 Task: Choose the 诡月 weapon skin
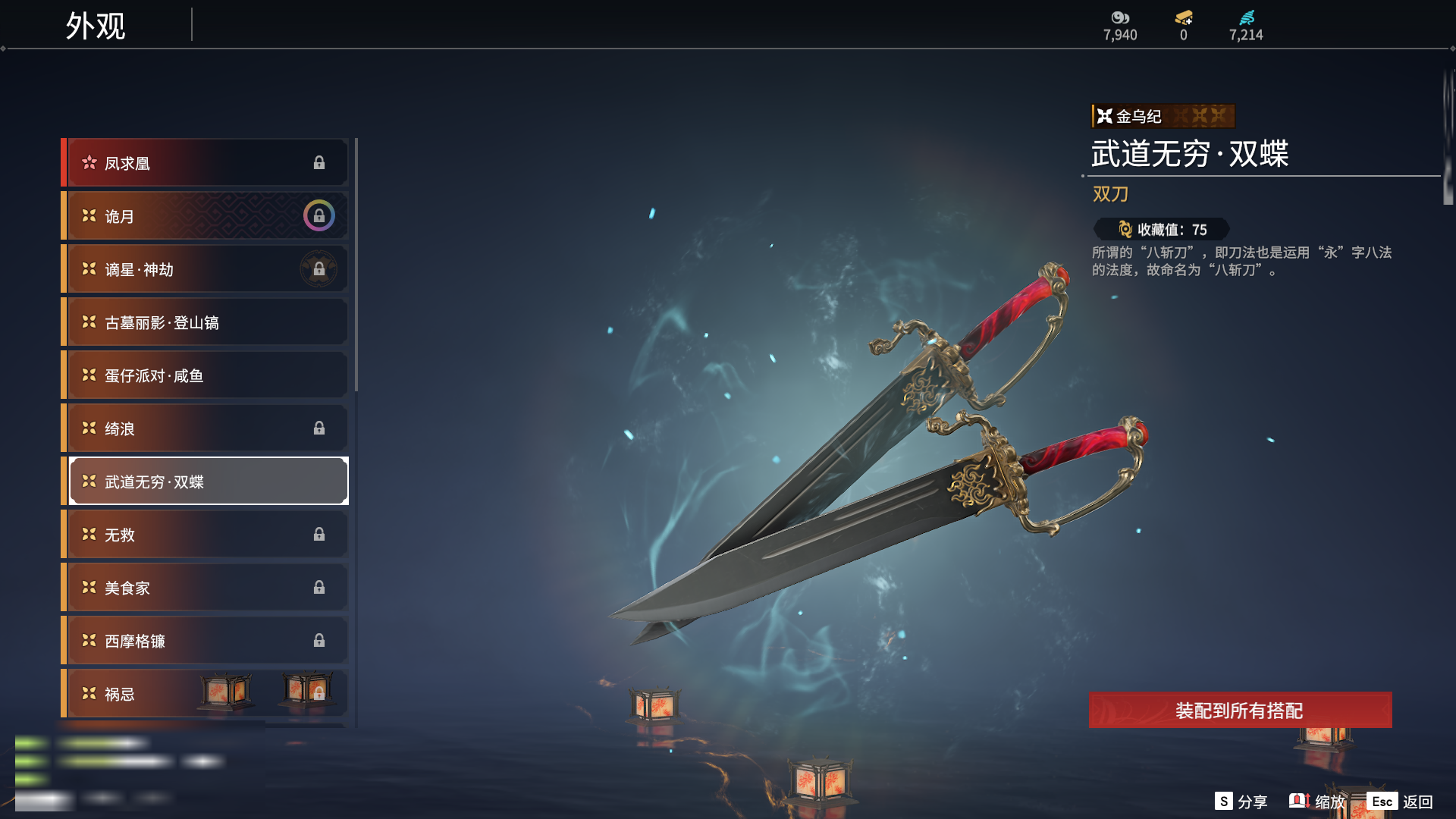coord(206,216)
